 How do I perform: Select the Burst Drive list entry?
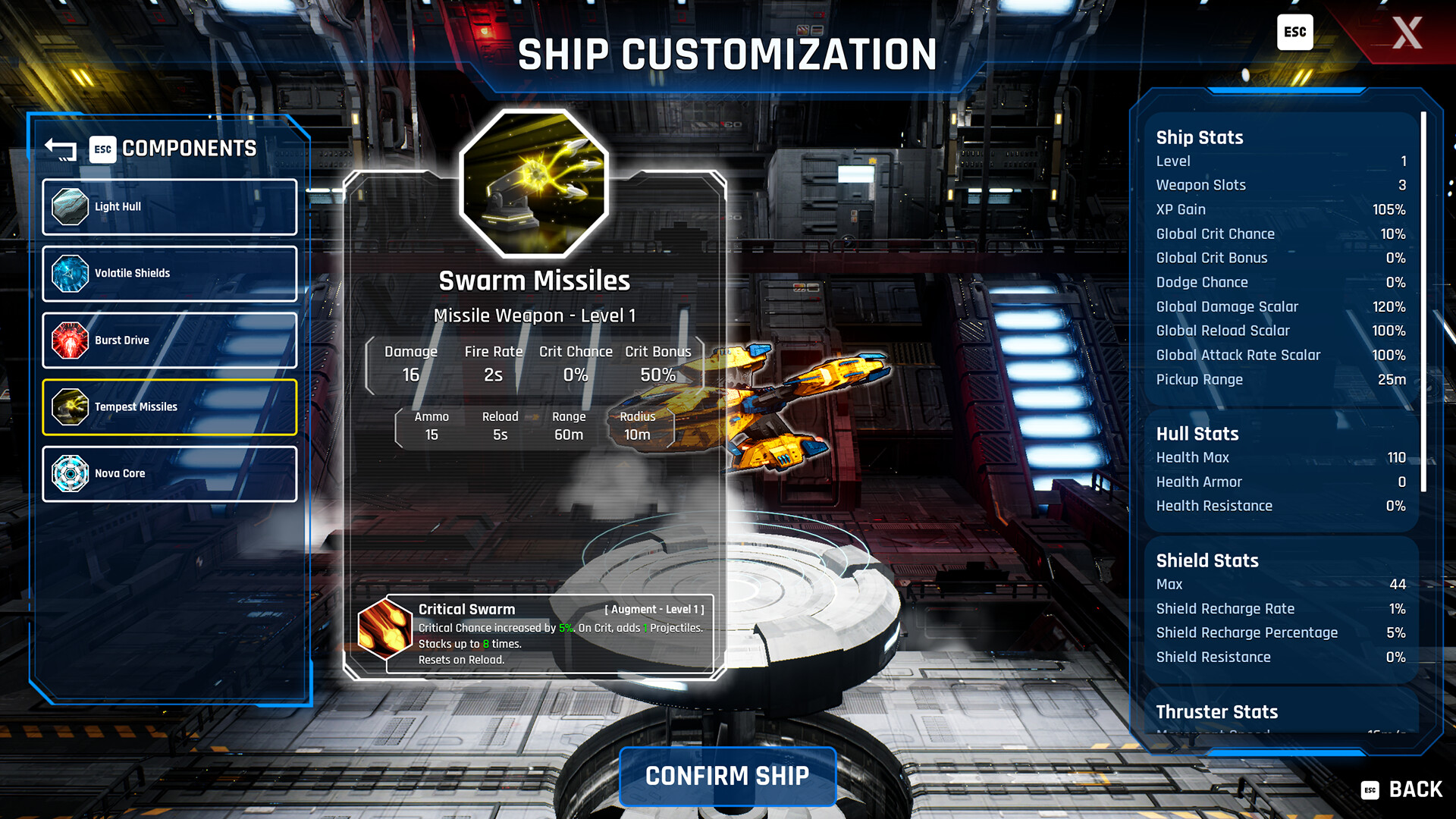[x=170, y=340]
